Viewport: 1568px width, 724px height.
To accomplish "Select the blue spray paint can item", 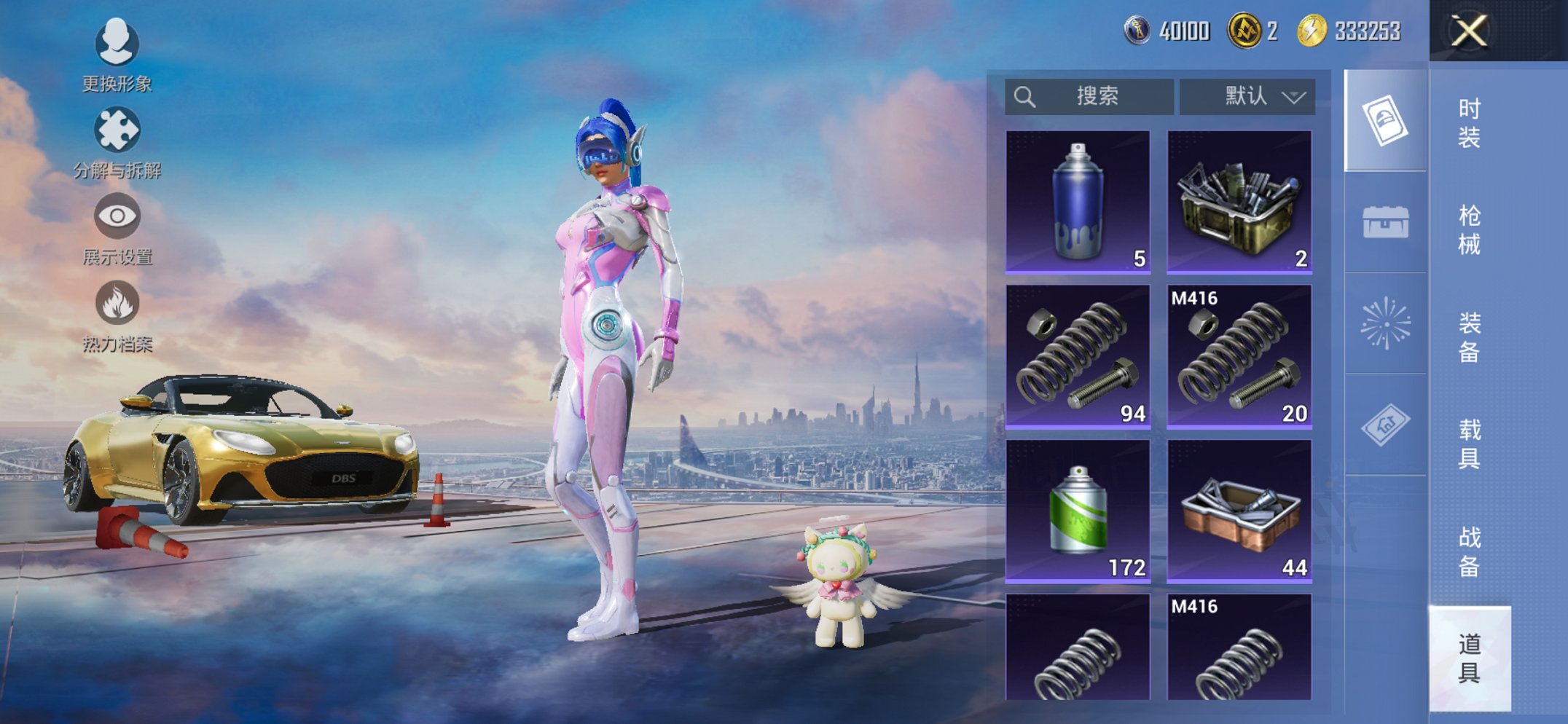I will click(1078, 202).
